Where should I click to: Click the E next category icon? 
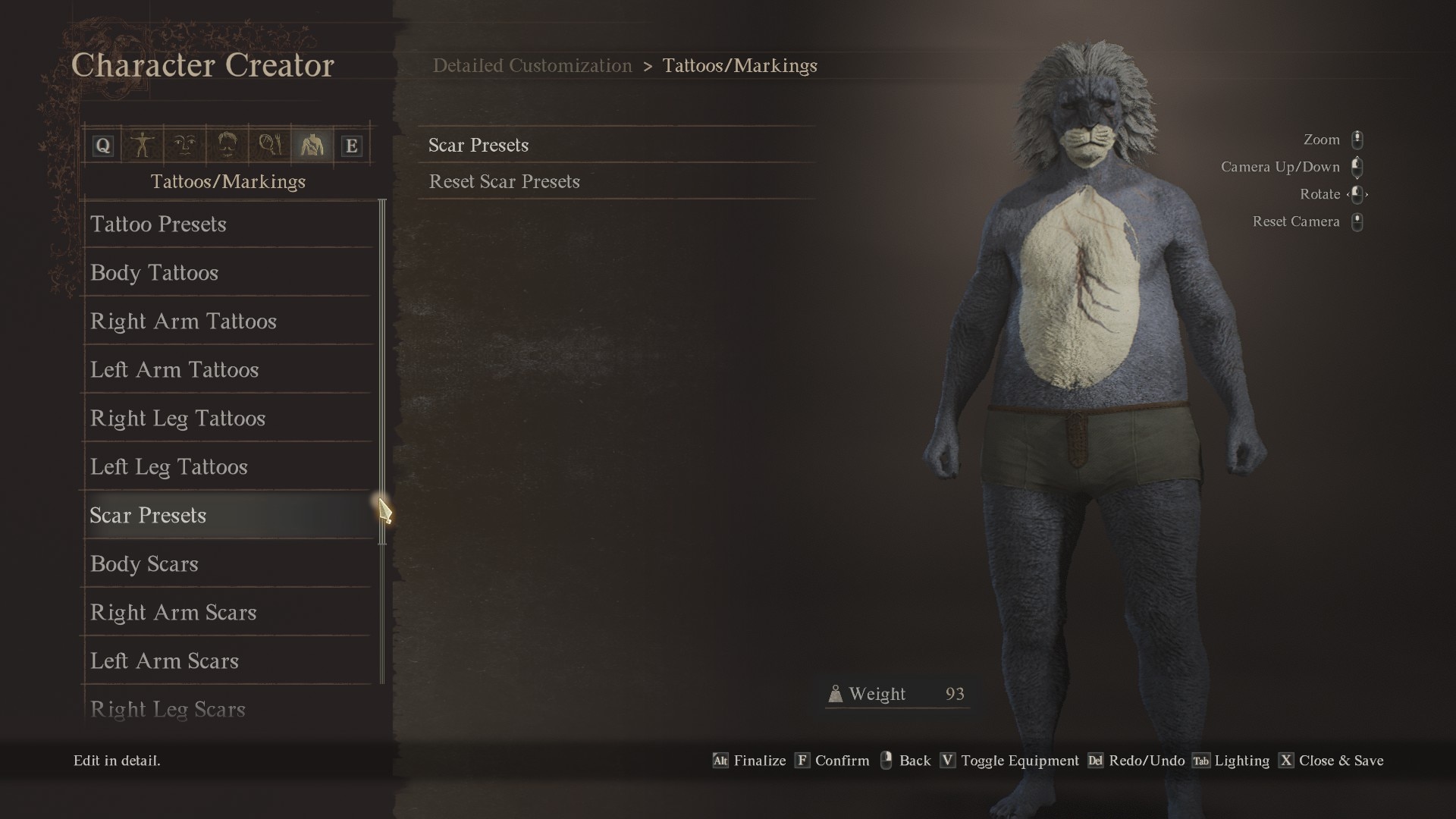click(351, 144)
